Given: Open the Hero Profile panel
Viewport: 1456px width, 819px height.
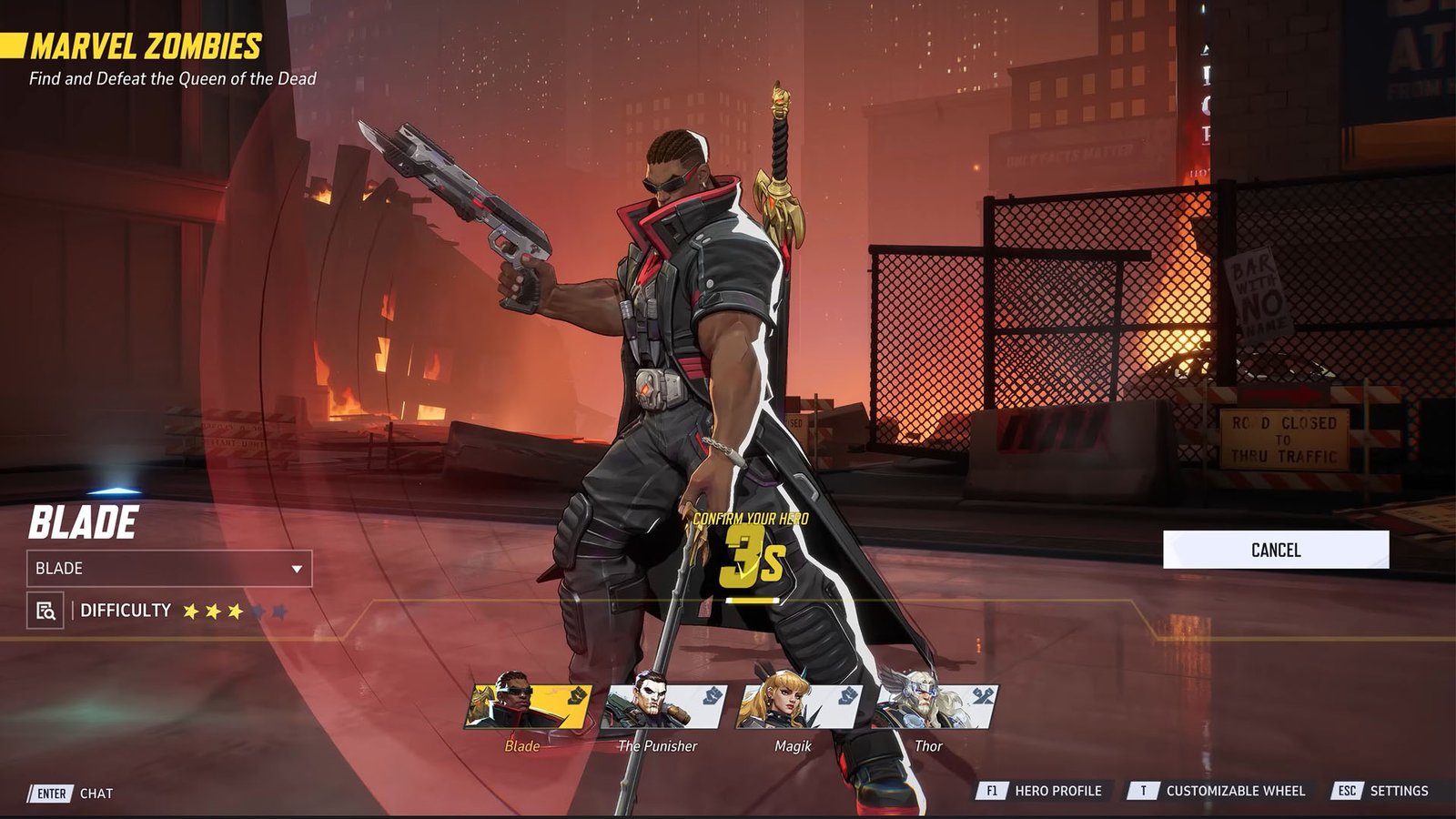Looking at the screenshot, I should click(x=1058, y=791).
